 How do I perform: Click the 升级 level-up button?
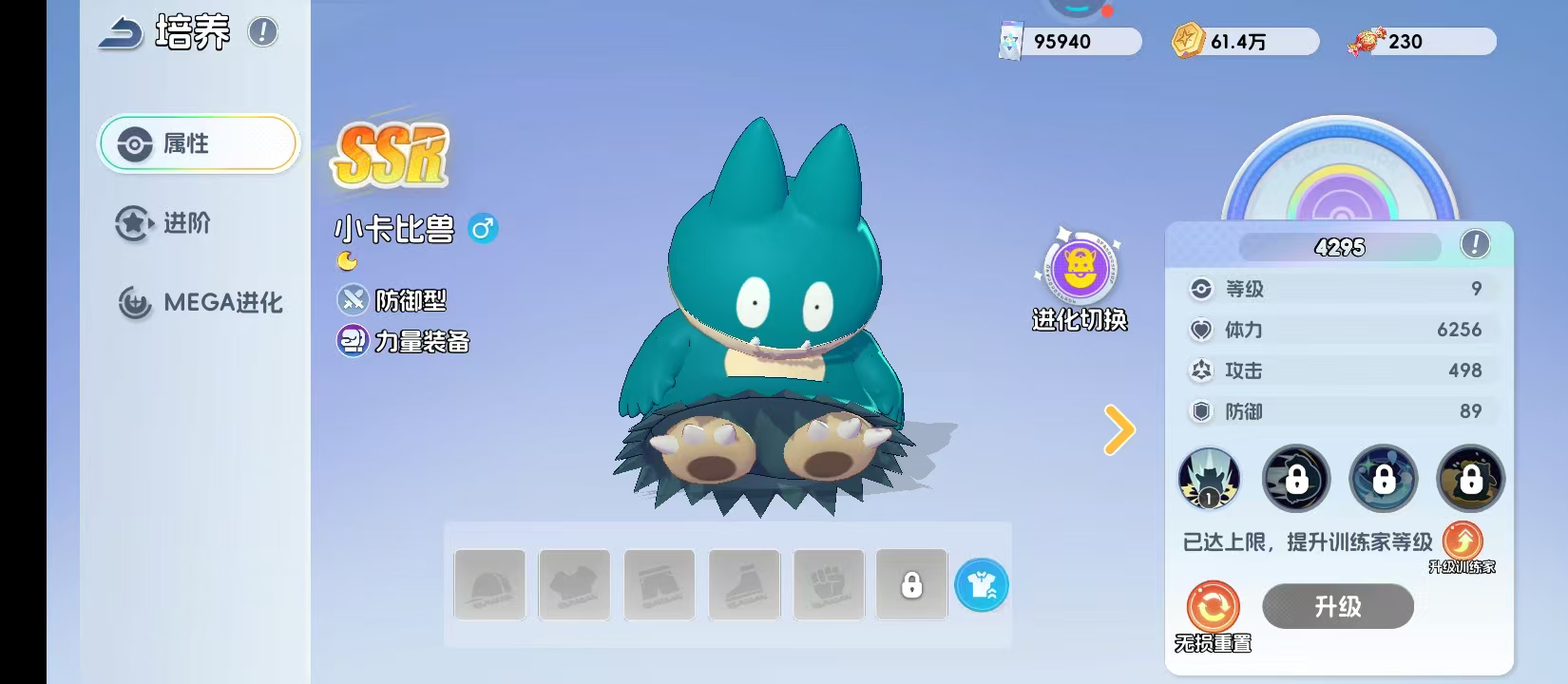pyautogui.click(x=1337, y=606)
